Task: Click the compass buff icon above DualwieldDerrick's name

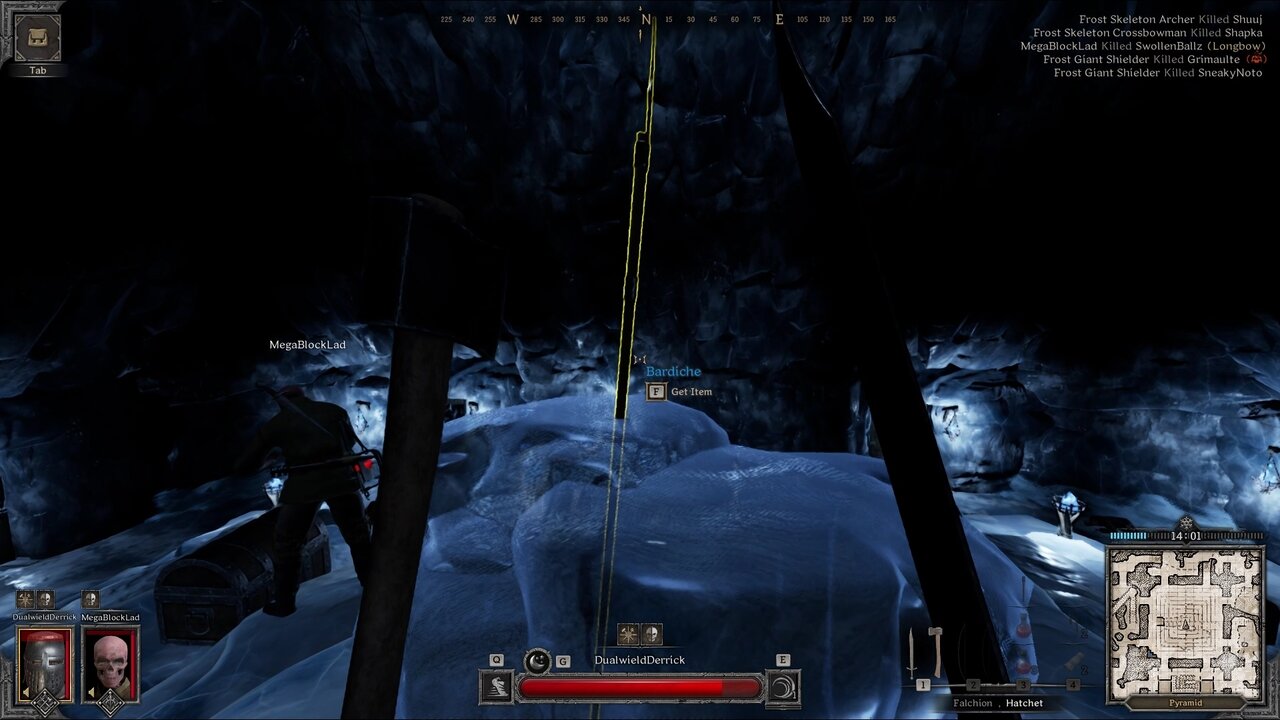Action: coord(626,632)
